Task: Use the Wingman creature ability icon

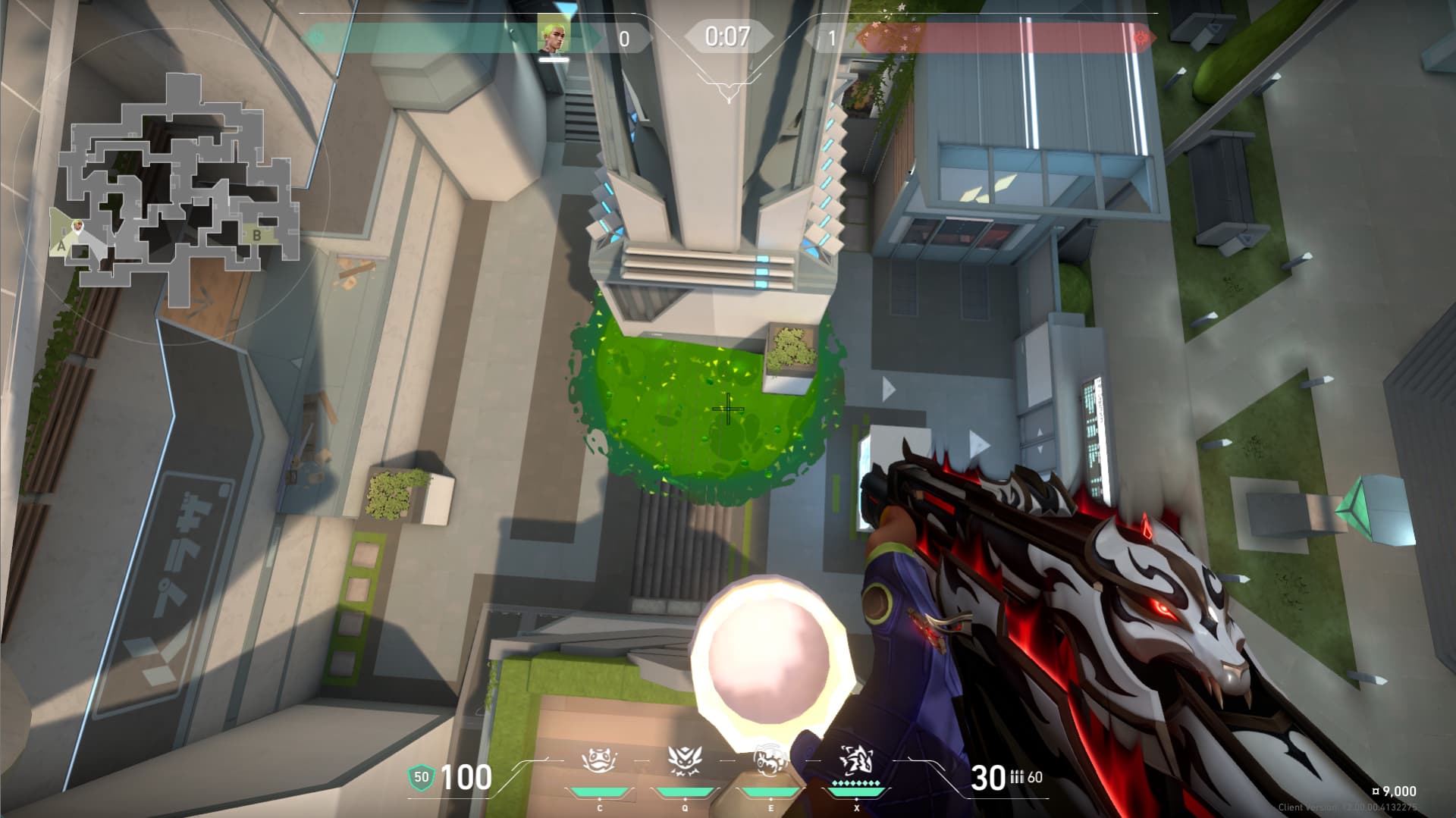Action: [685, 760]
